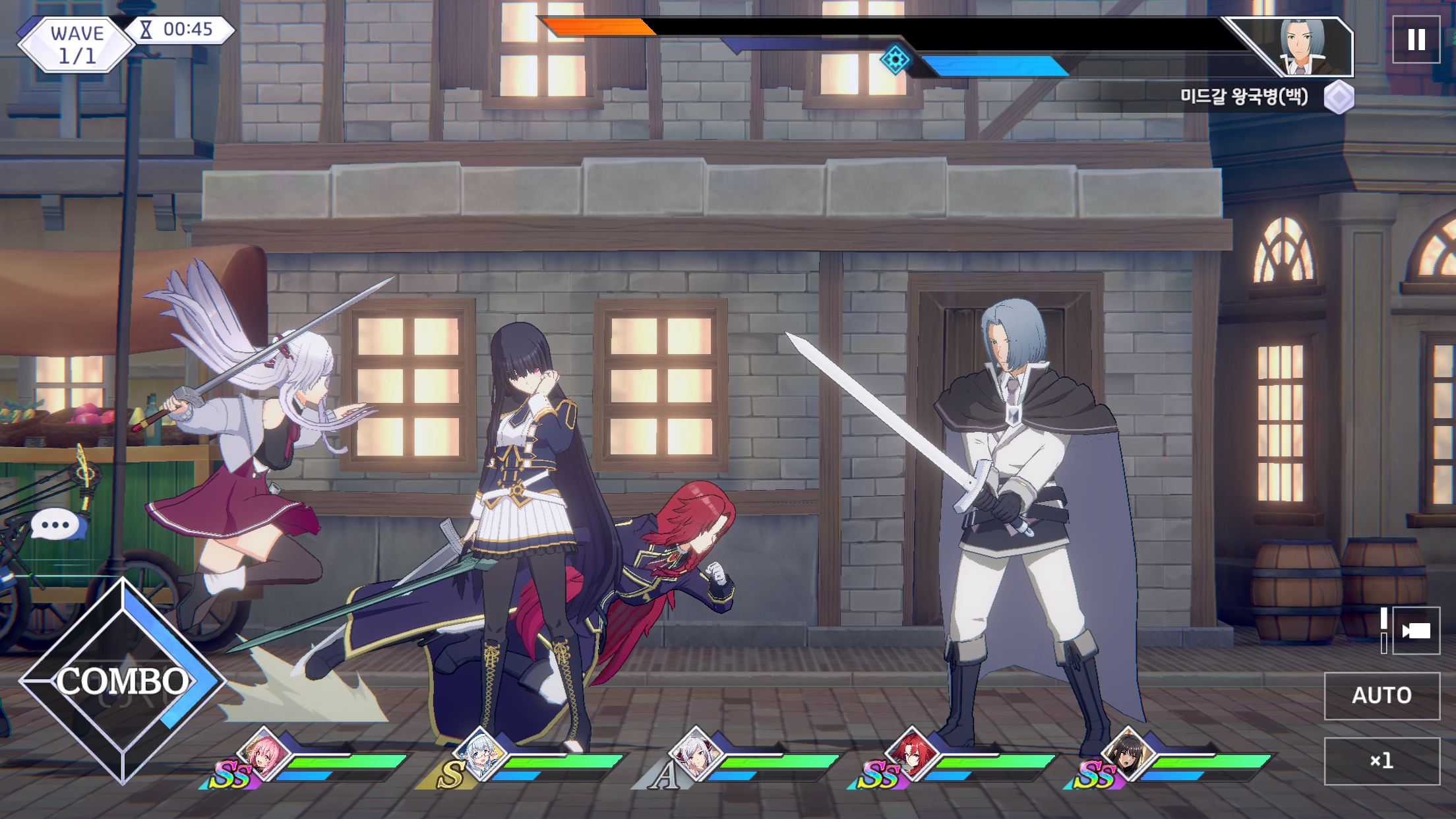Toggle AUTO battle mode

pos(1382,696)
